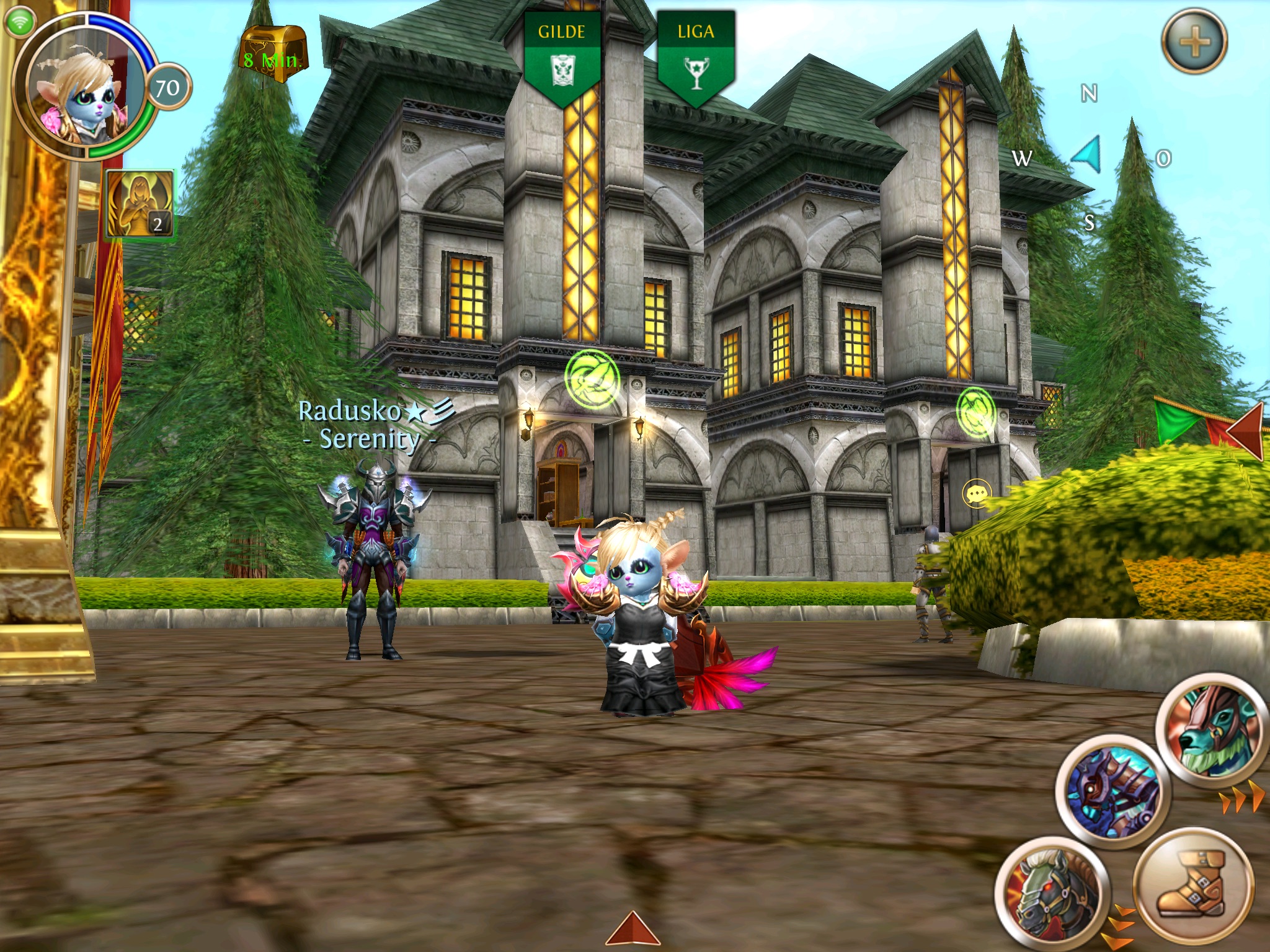Tap the round plus button
Viewport: 1270px width, 952px height.
(1194, 42)
